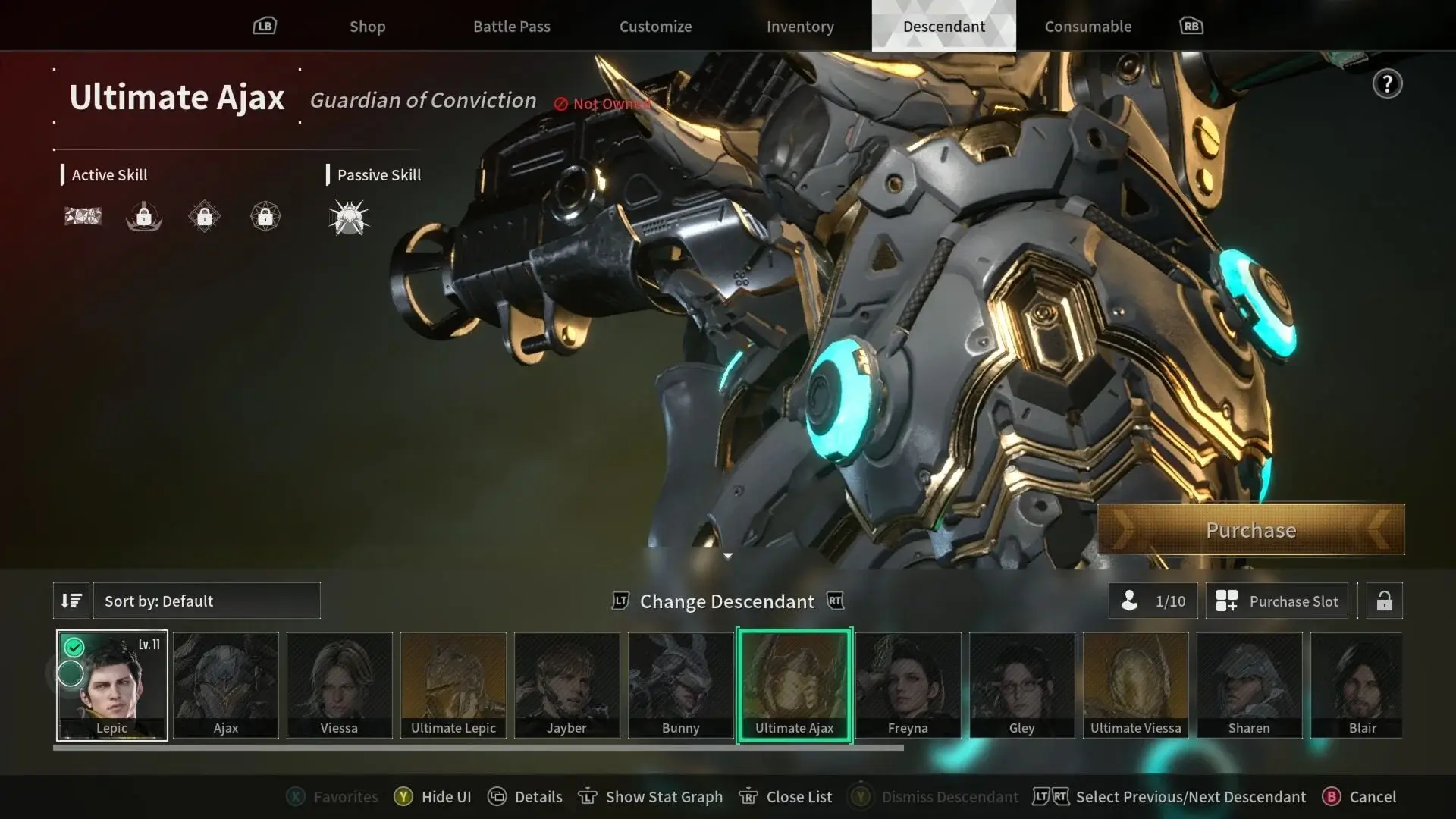
Task: Open the Sort by Default dropdown
Action: pyautogui.click(x=206, y=601)
